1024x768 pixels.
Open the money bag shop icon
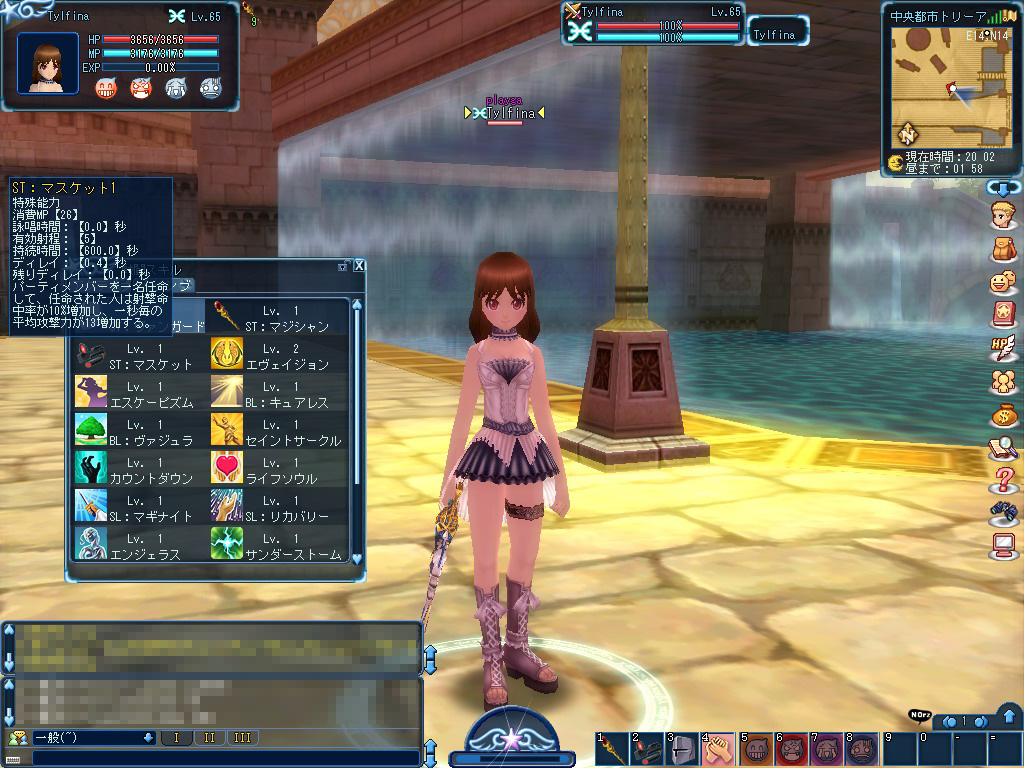[1003, 414]
